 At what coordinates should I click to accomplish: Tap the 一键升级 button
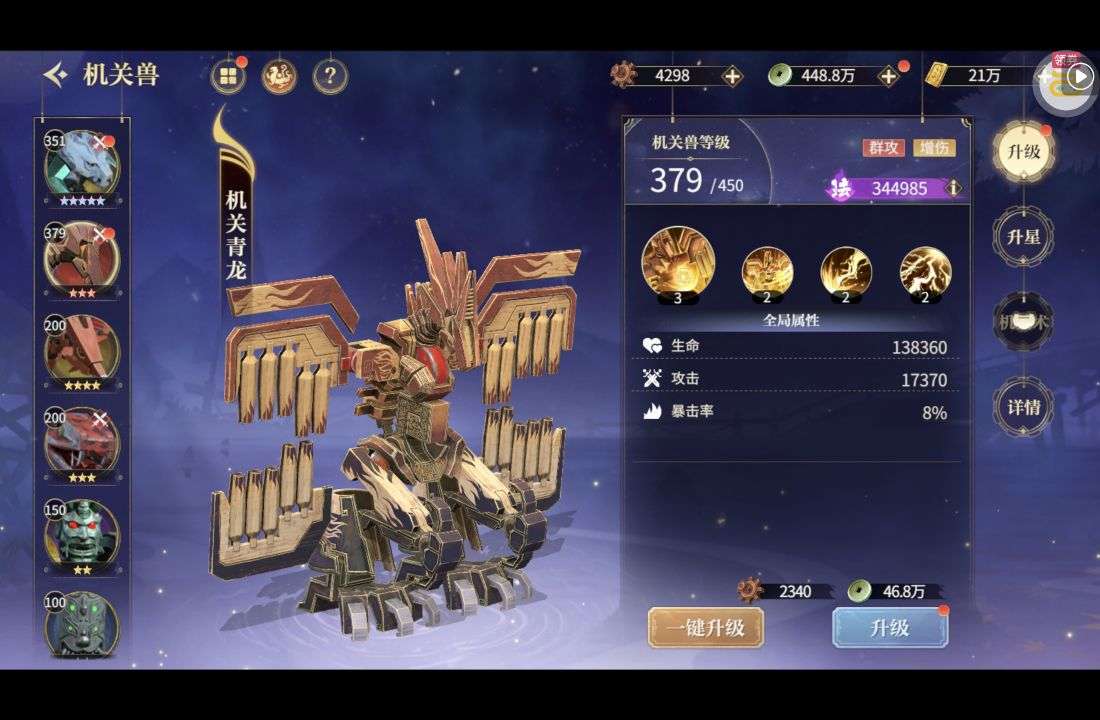click(705, 628)
